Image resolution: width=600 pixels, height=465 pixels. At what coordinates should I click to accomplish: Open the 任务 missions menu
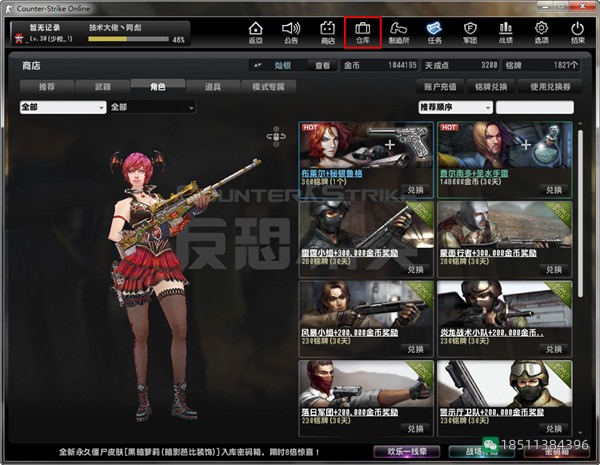pyautogui.click(x=434, y=31)
